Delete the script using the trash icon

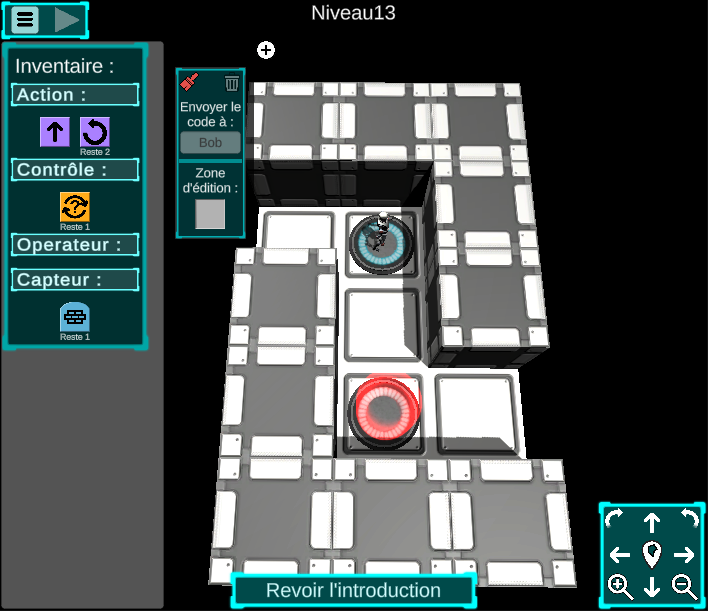coord(232,83)
